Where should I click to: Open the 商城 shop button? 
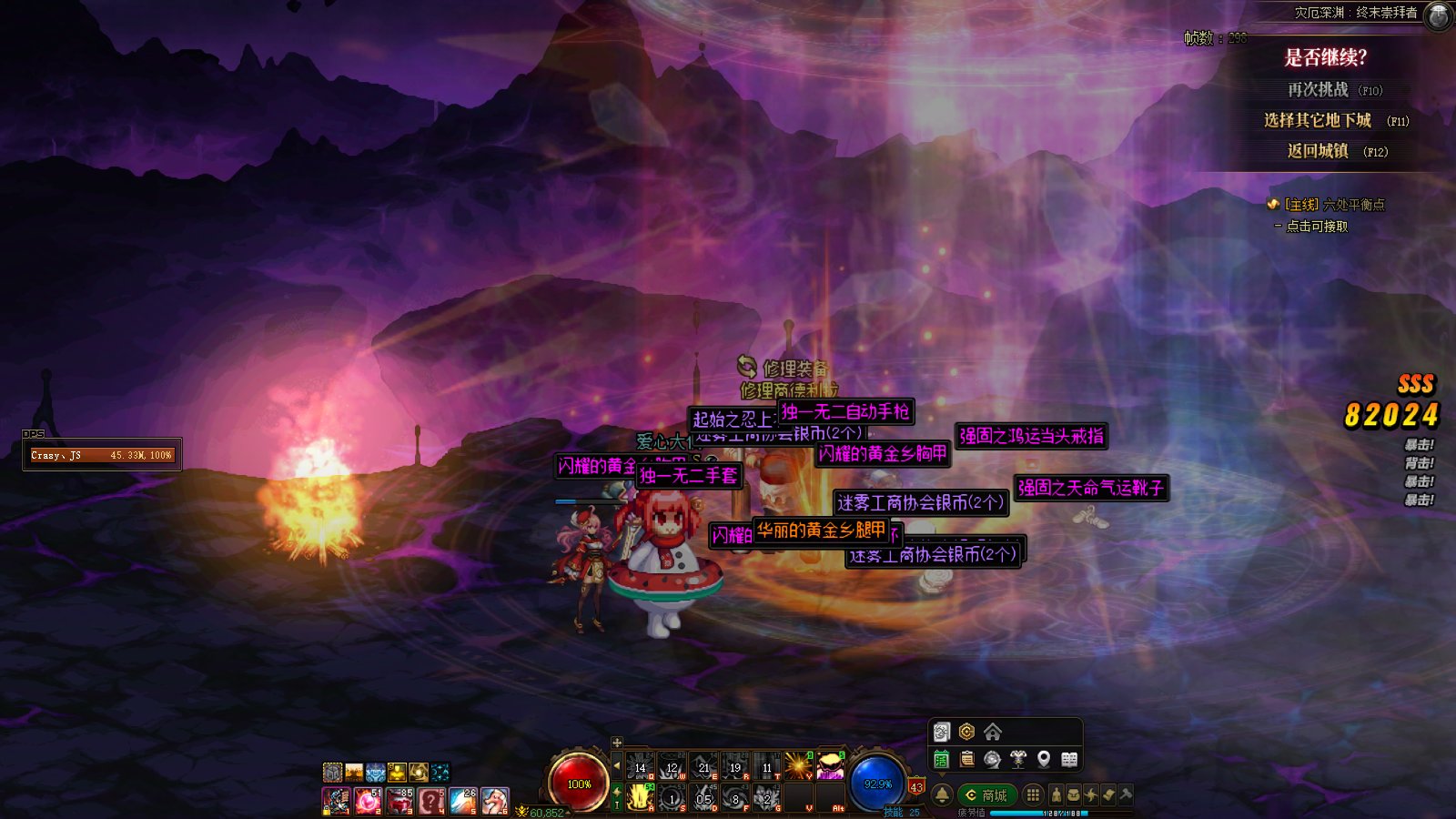[x=986, y=795]
